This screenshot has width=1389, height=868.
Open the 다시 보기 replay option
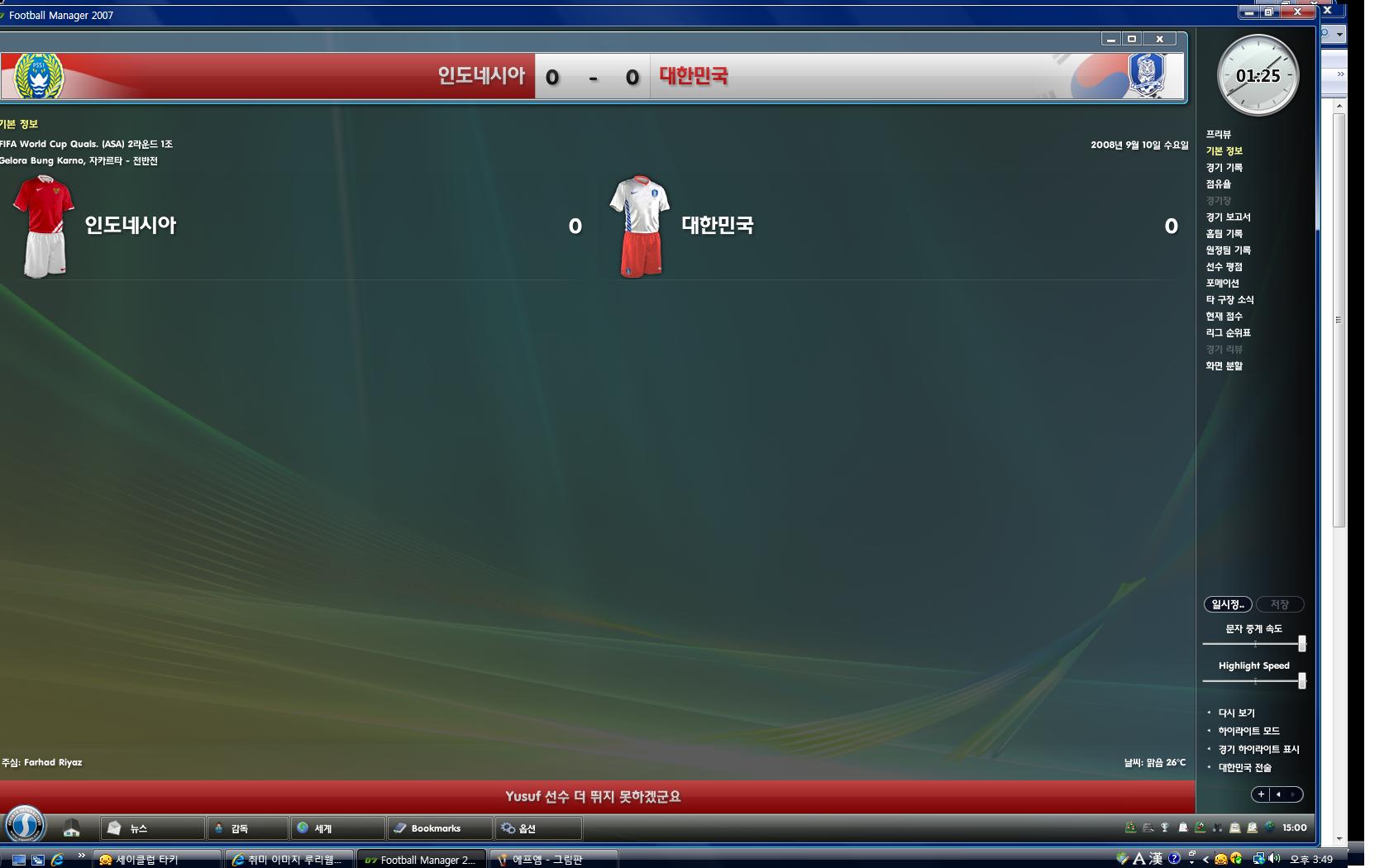click(1236, 713)
